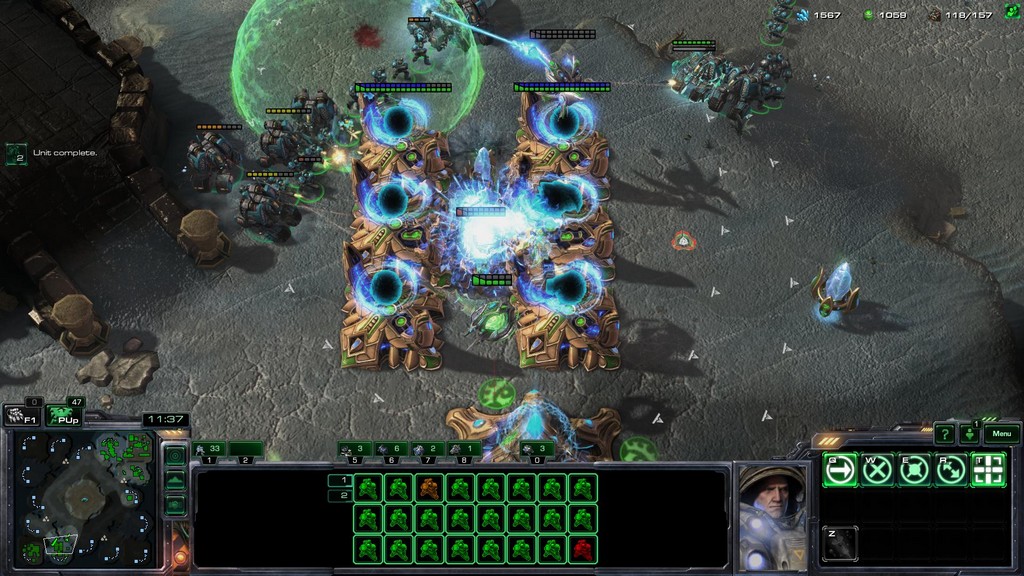
Task: Select the orange damaged unit wireframe
Action: pos(429,488)
